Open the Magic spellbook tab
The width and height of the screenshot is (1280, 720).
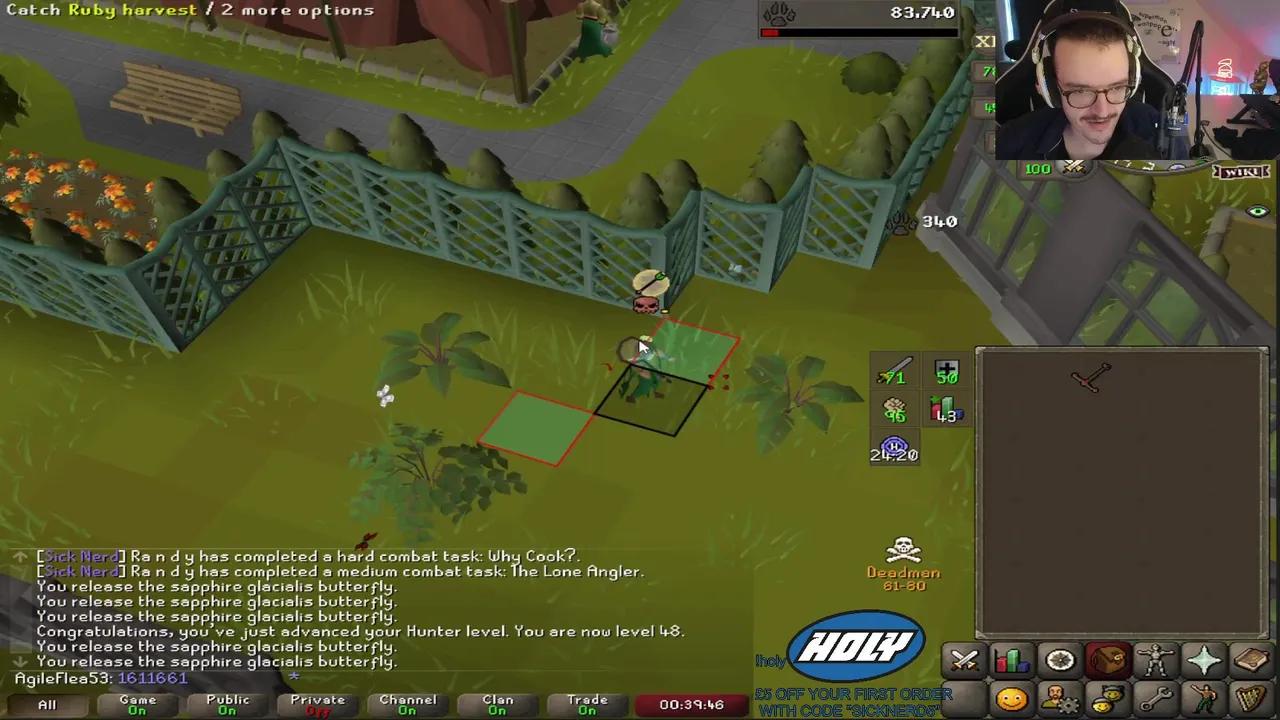[x=1251, y=659]
